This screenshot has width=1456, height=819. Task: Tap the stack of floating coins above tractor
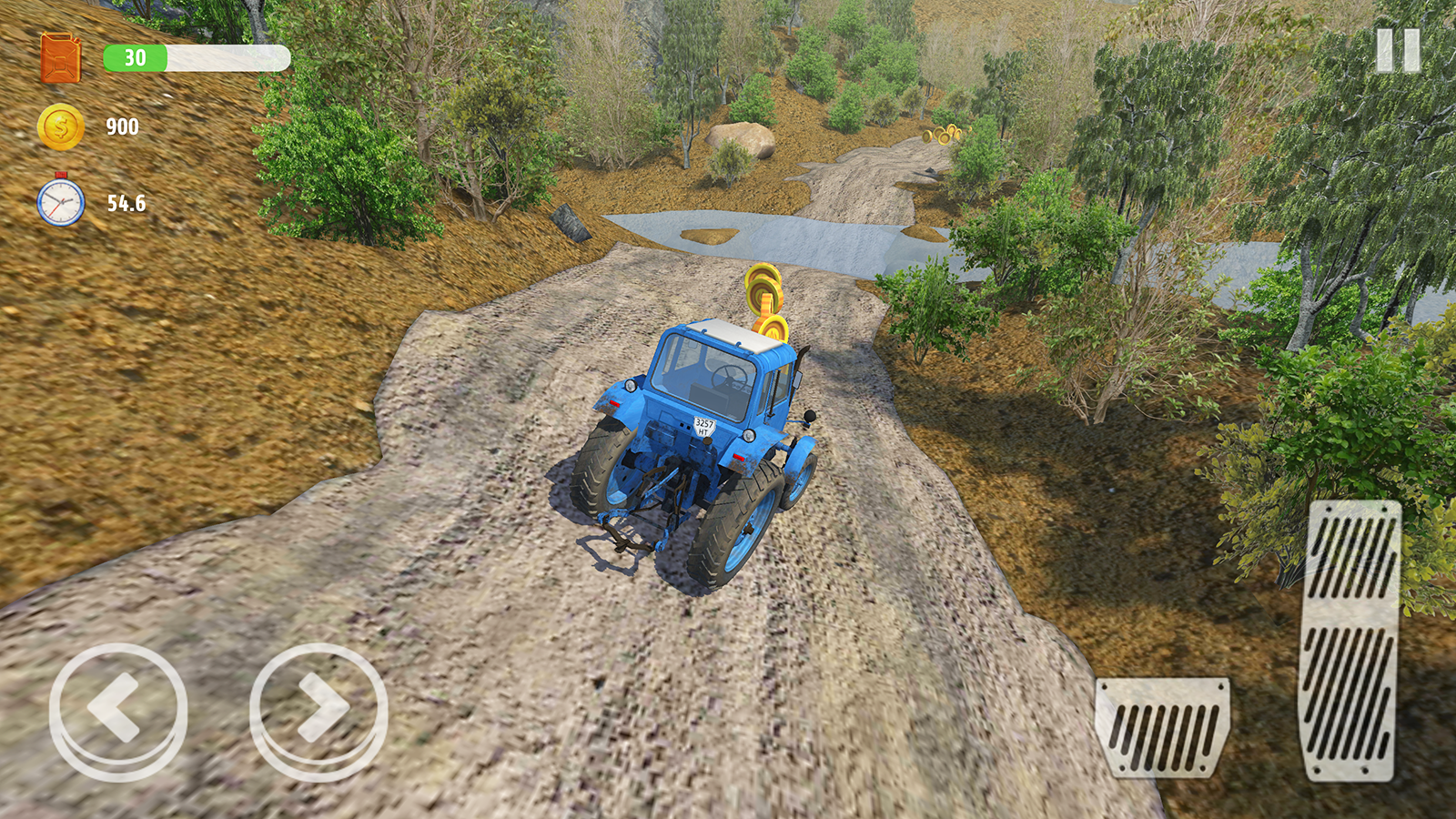click(x=765, y=296)
